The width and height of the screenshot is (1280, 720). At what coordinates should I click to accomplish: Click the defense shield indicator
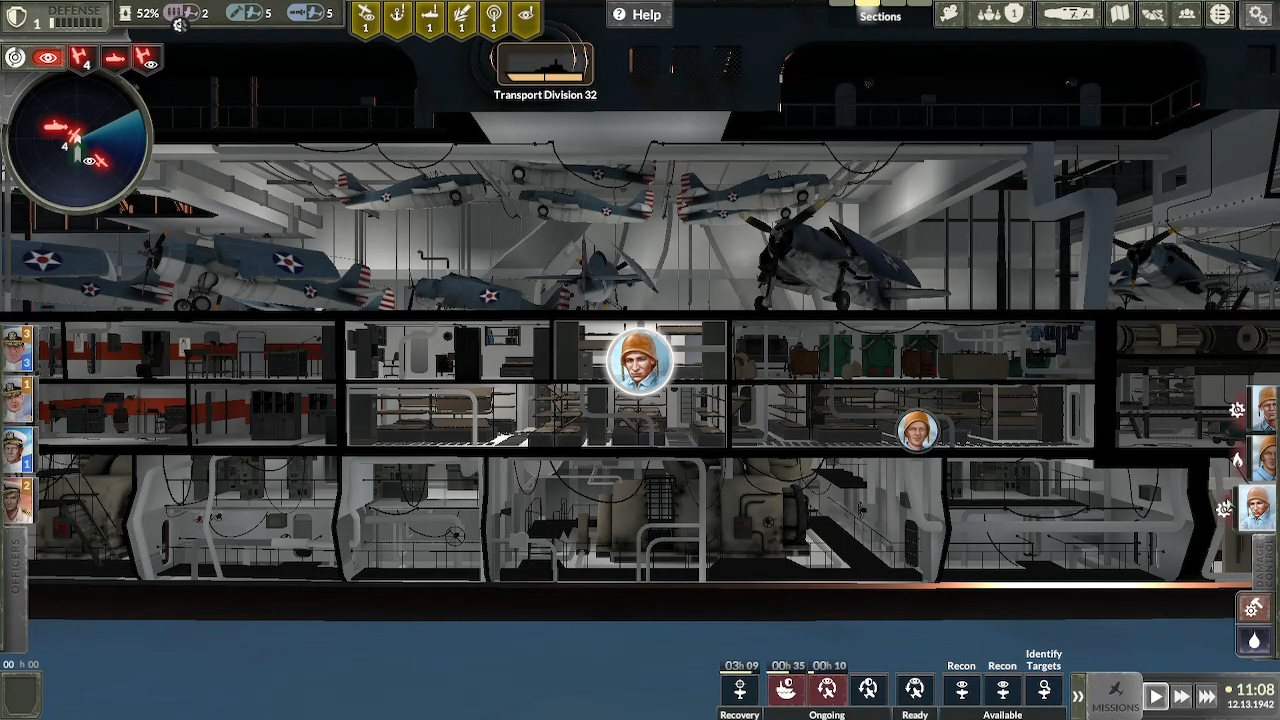(x=17, y=13)
